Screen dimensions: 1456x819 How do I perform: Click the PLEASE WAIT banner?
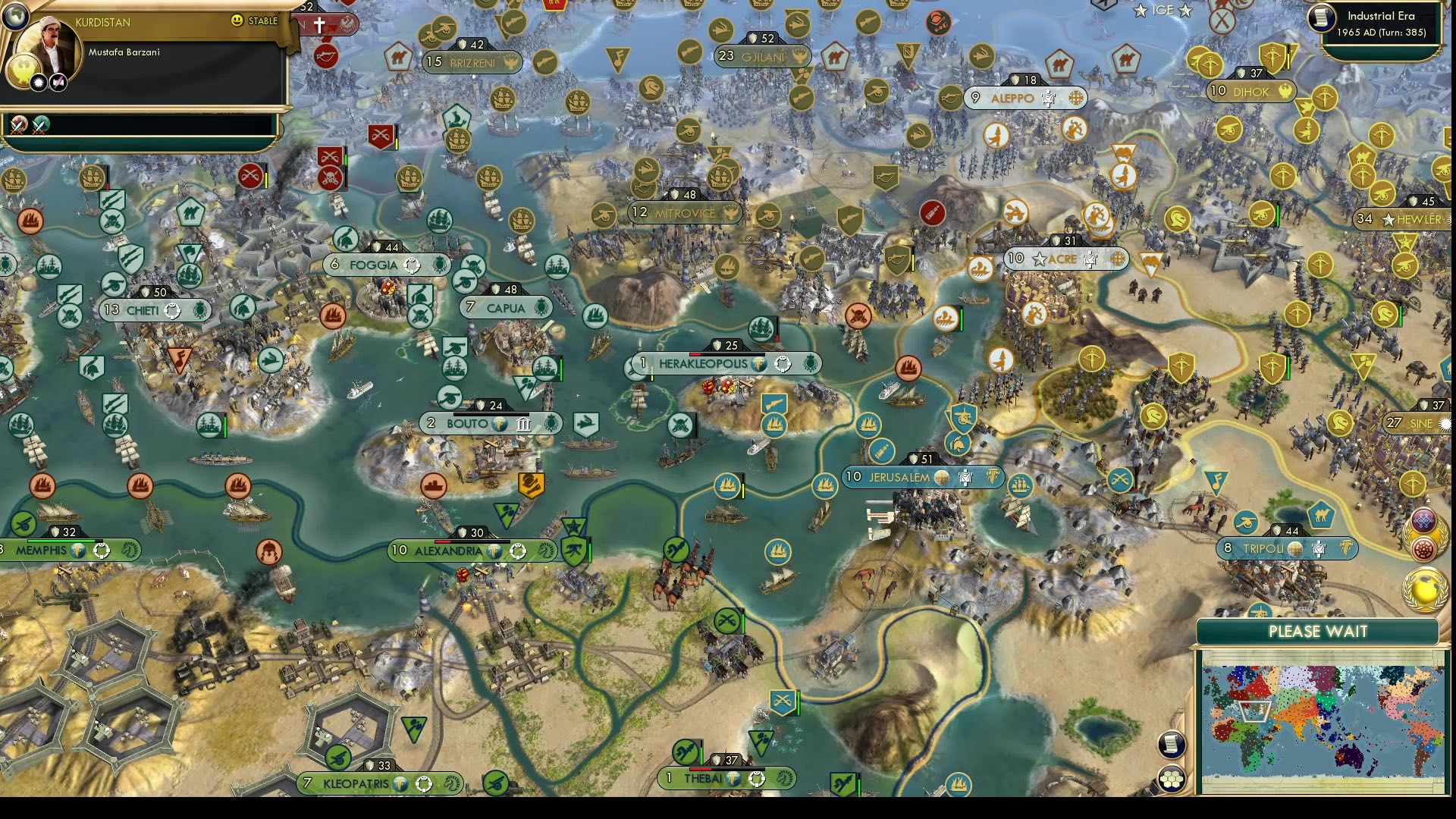point(1319,631)
